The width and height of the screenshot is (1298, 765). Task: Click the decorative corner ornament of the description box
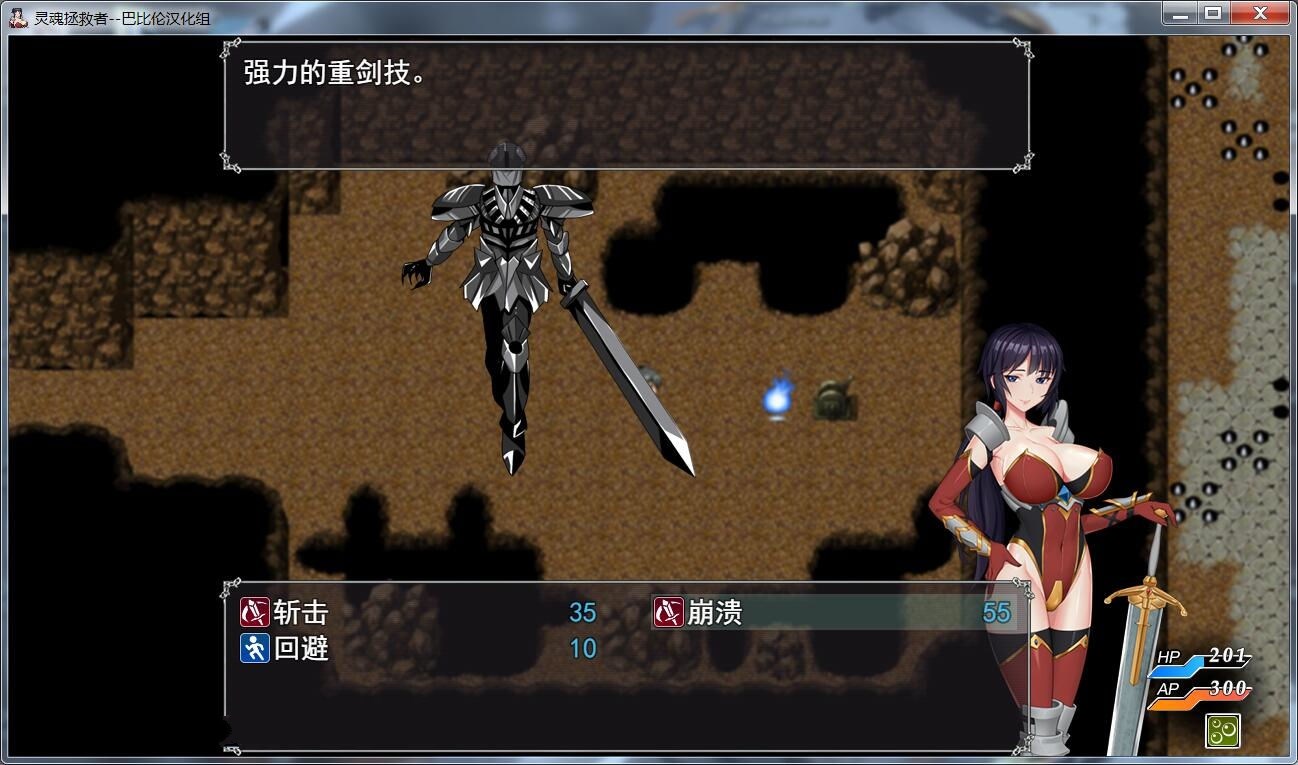tap(229, 45)
